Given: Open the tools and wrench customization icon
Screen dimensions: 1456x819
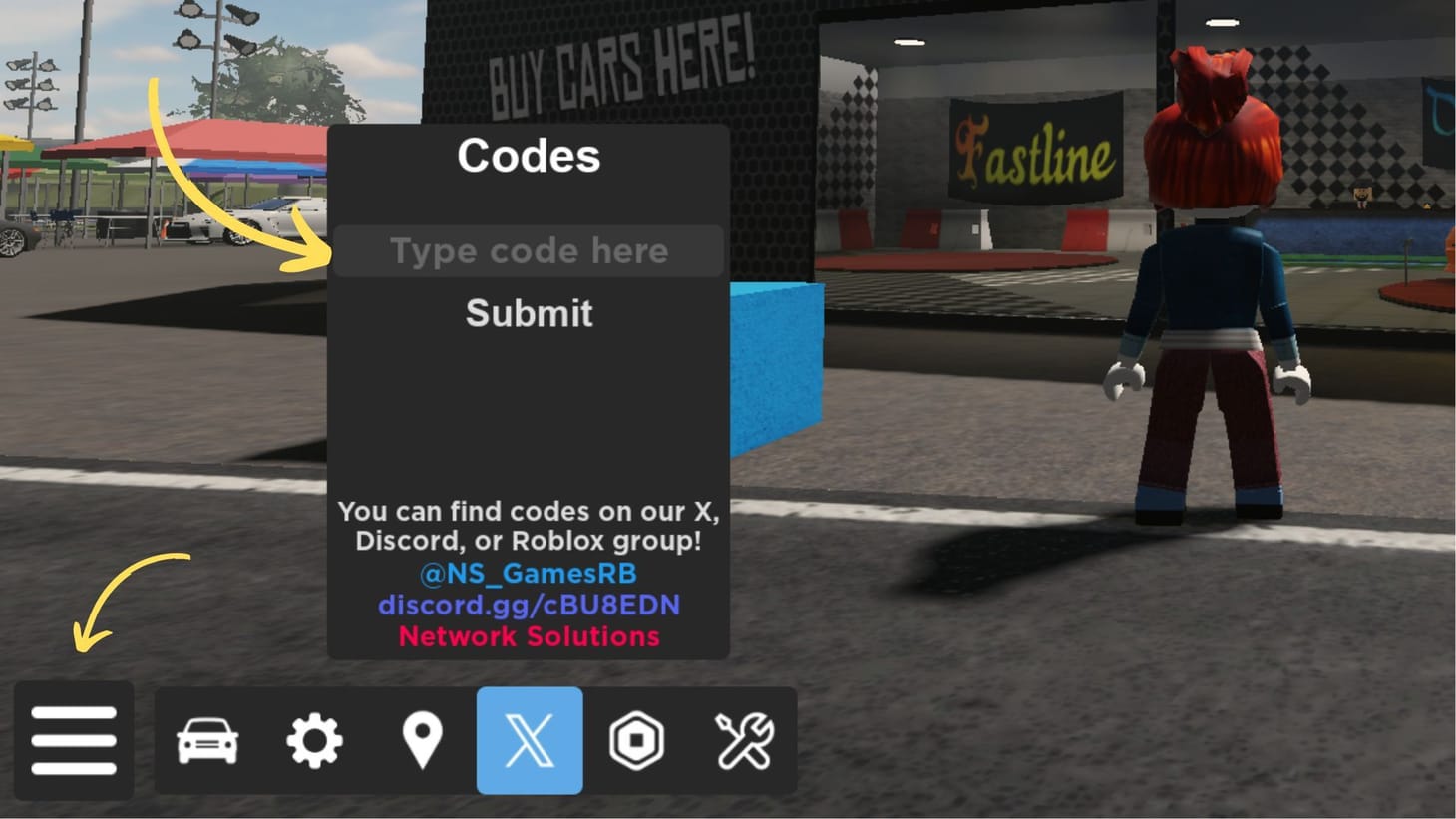Looking at the screenshot, I should (745, 742).
